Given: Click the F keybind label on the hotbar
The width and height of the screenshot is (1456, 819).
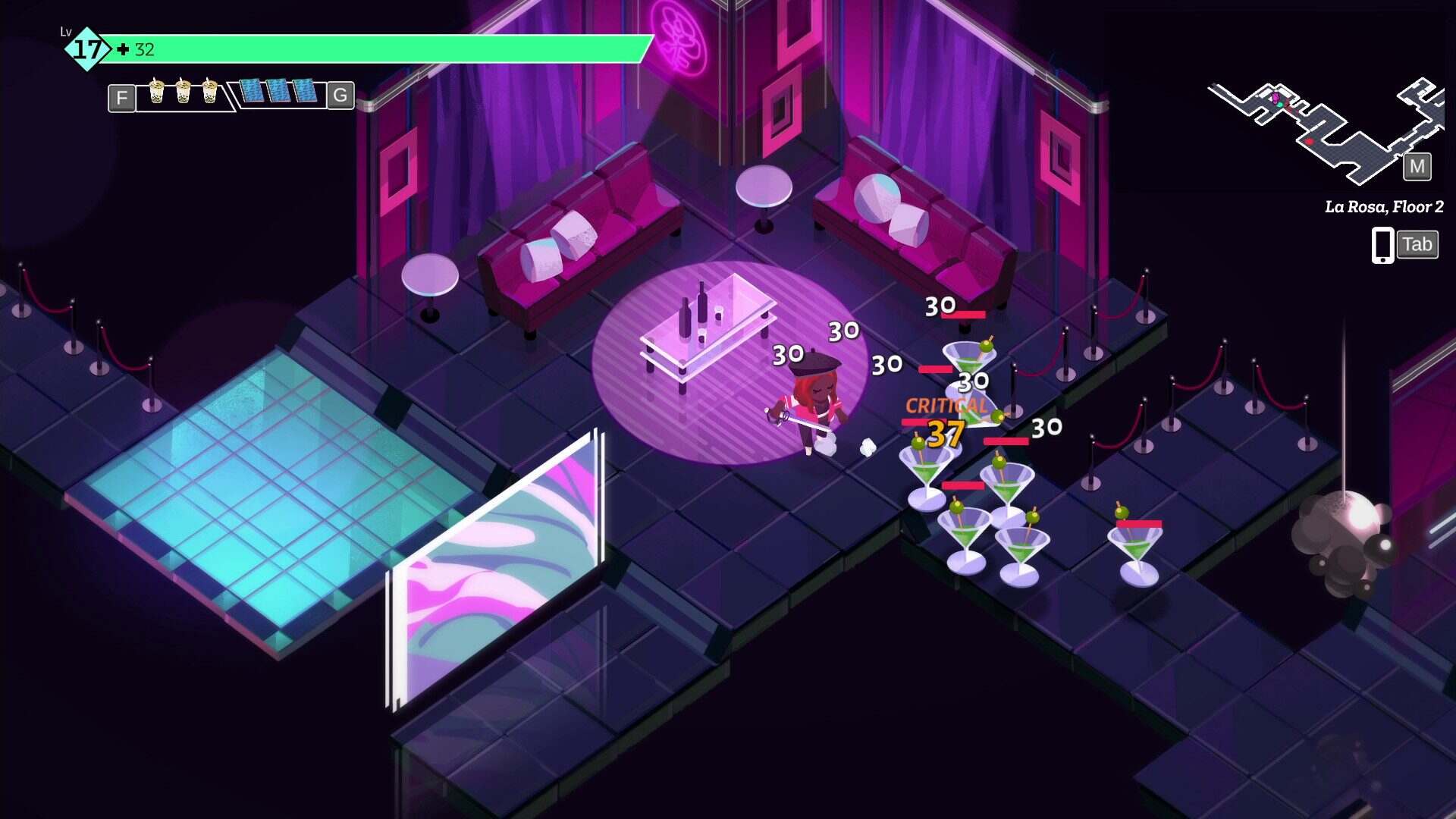Looking at the screenshot, I should coord(120,97).
